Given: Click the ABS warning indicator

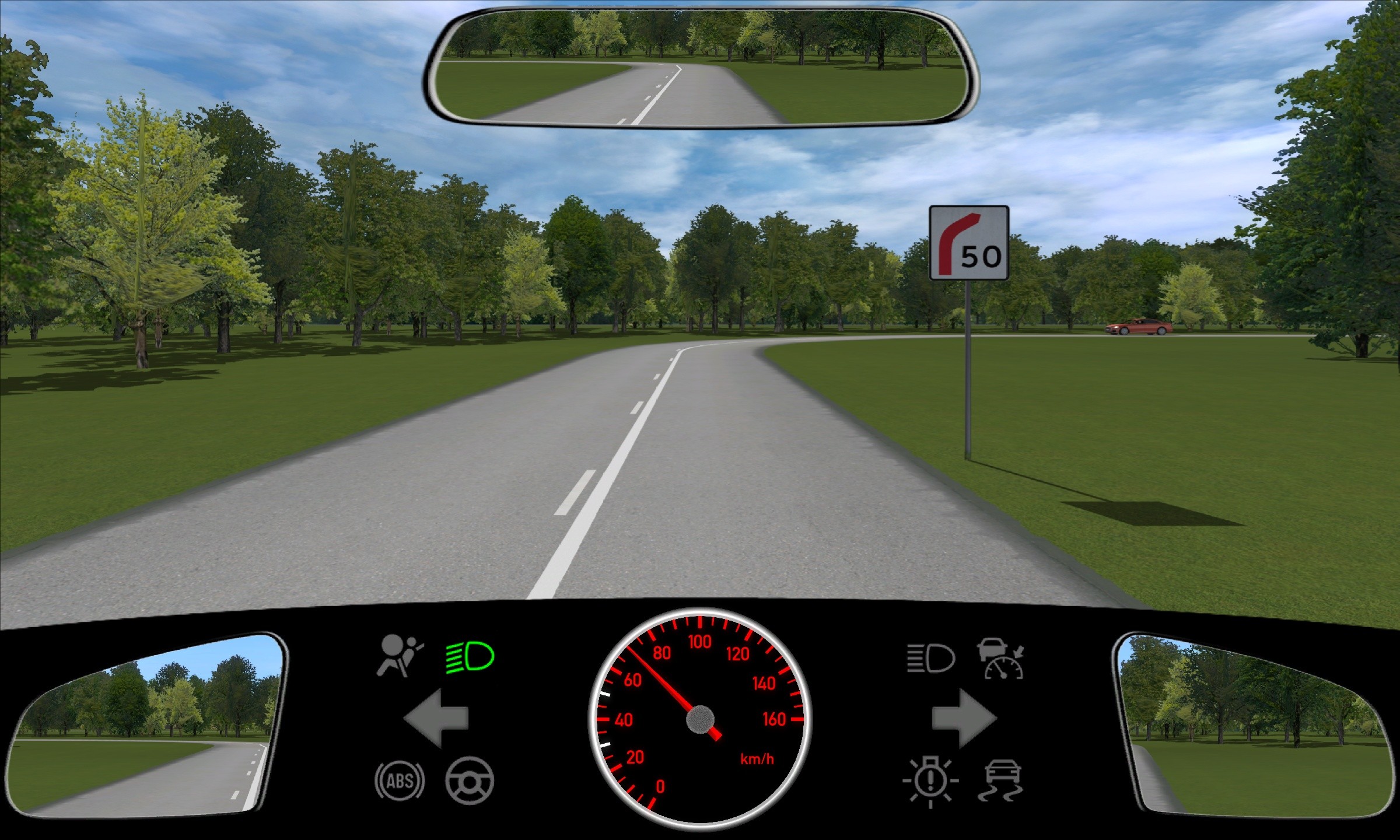Looking at the screenshot, I should click(400, 780).
